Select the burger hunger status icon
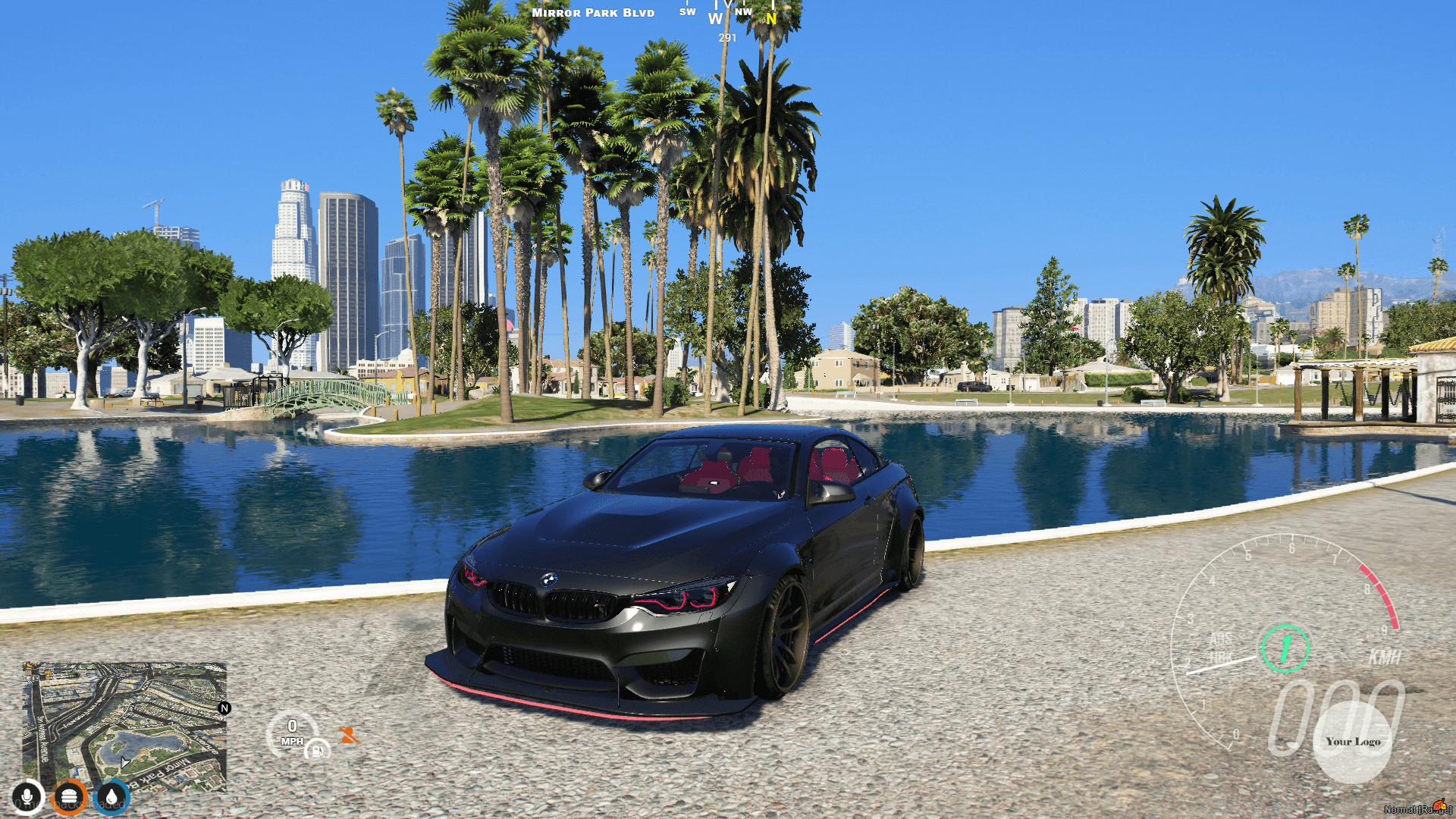Image resolution: width=1456 pixels, height=819 pixels. coord(68,796)
